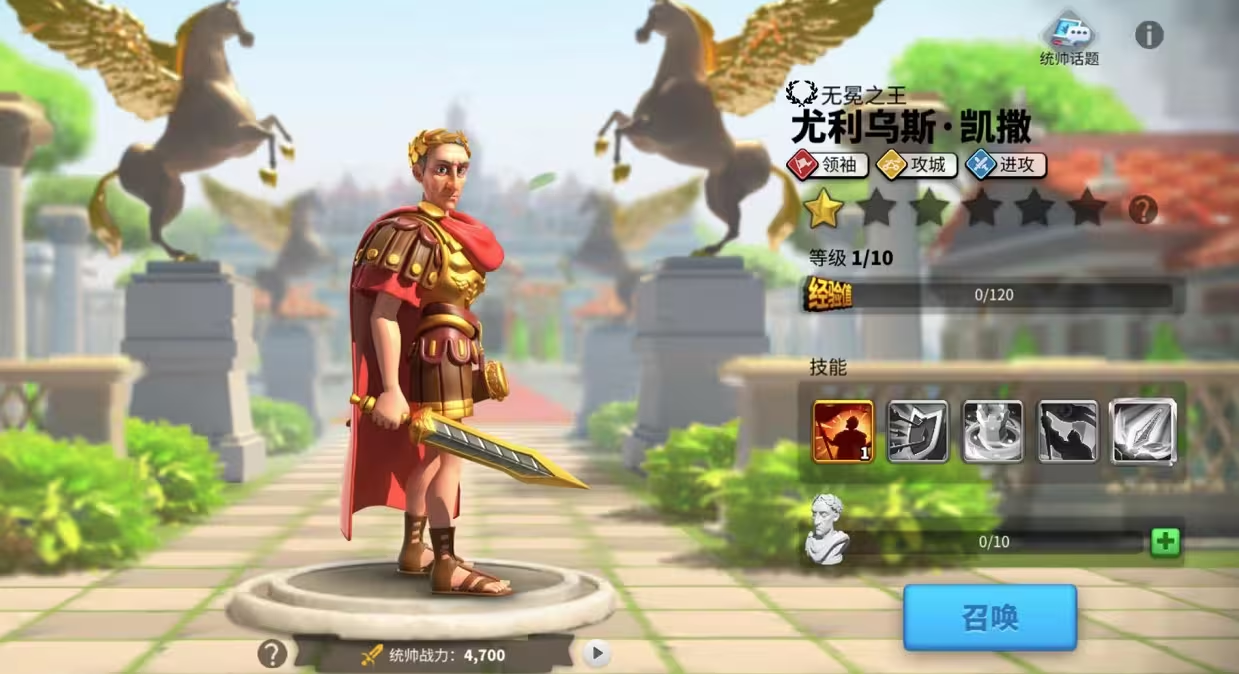
Task: Add sculptures with the green plus
Action: pyautogui.click(x=1165, y=542)
